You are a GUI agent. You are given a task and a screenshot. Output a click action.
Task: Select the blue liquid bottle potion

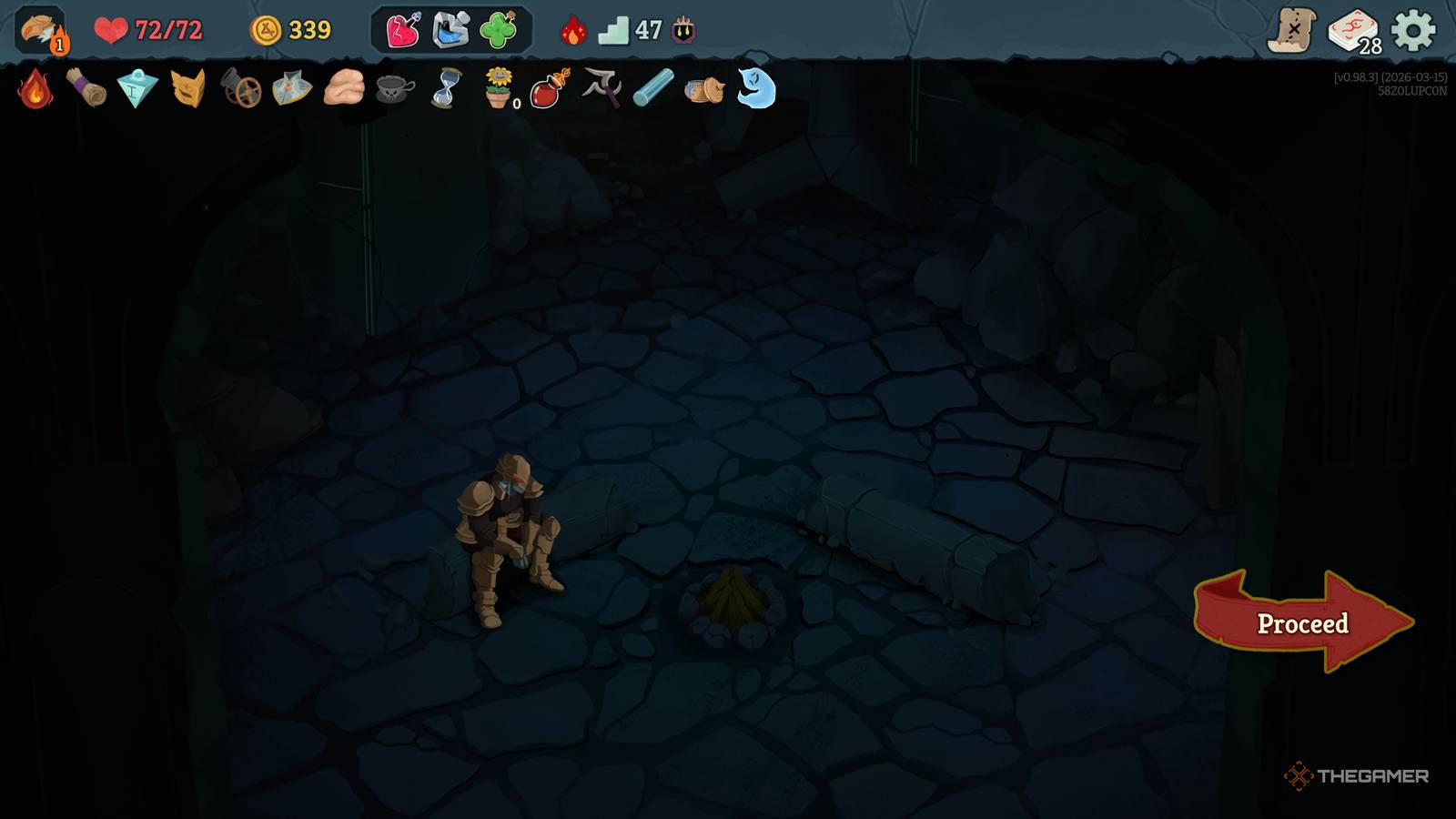[450, 31]
